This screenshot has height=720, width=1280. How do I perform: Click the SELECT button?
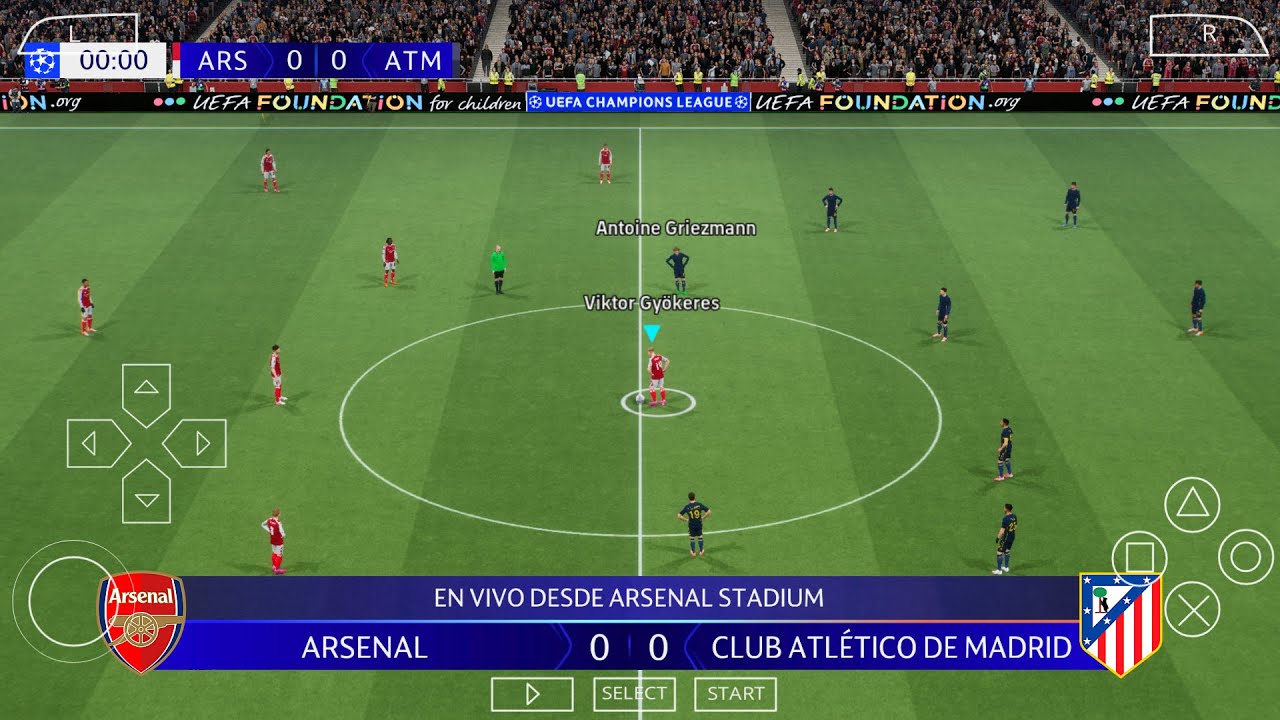click(x=634, y=694)
